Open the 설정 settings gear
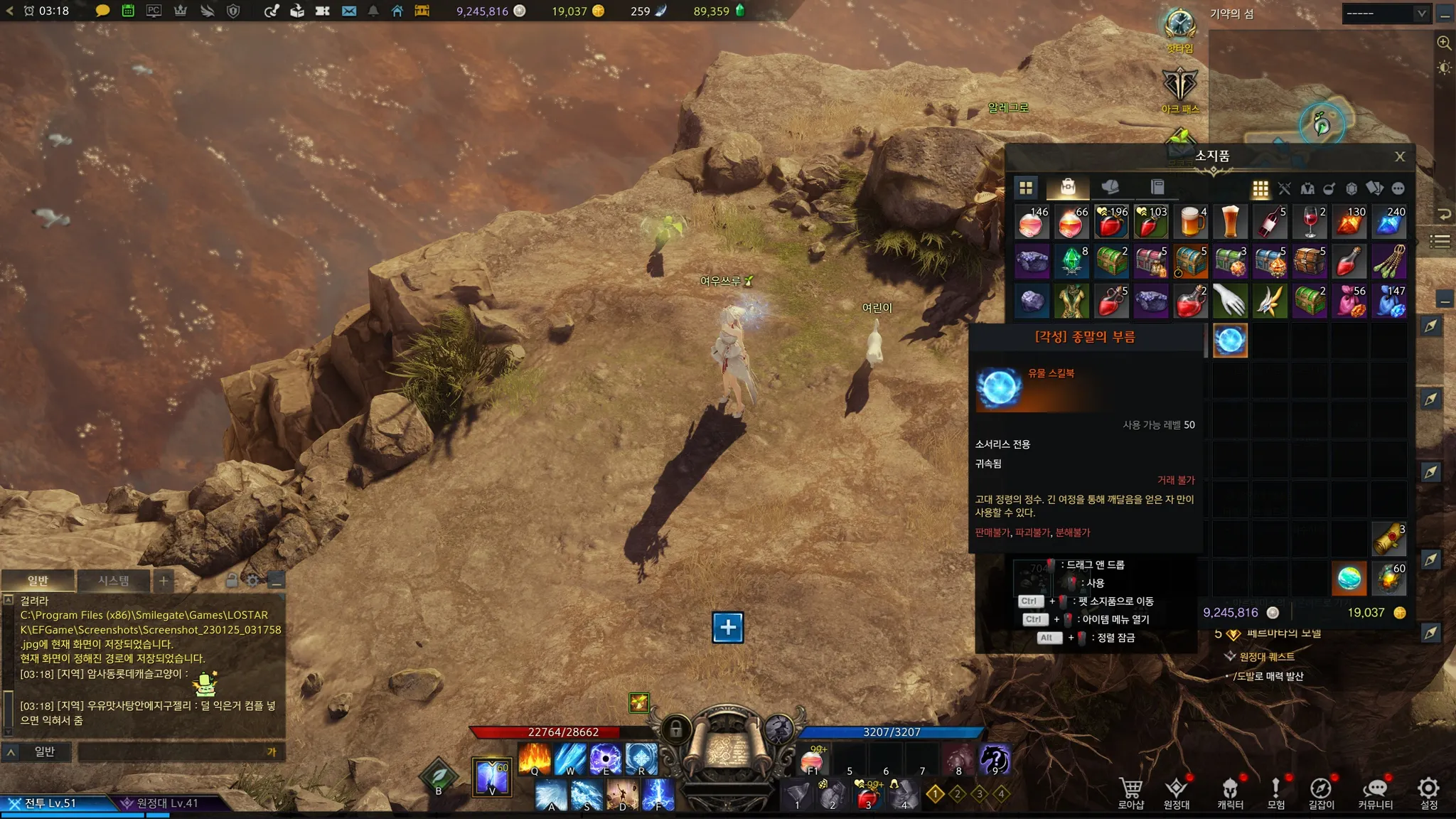This screenshot has height=819, width=1456. (1428, 793)
